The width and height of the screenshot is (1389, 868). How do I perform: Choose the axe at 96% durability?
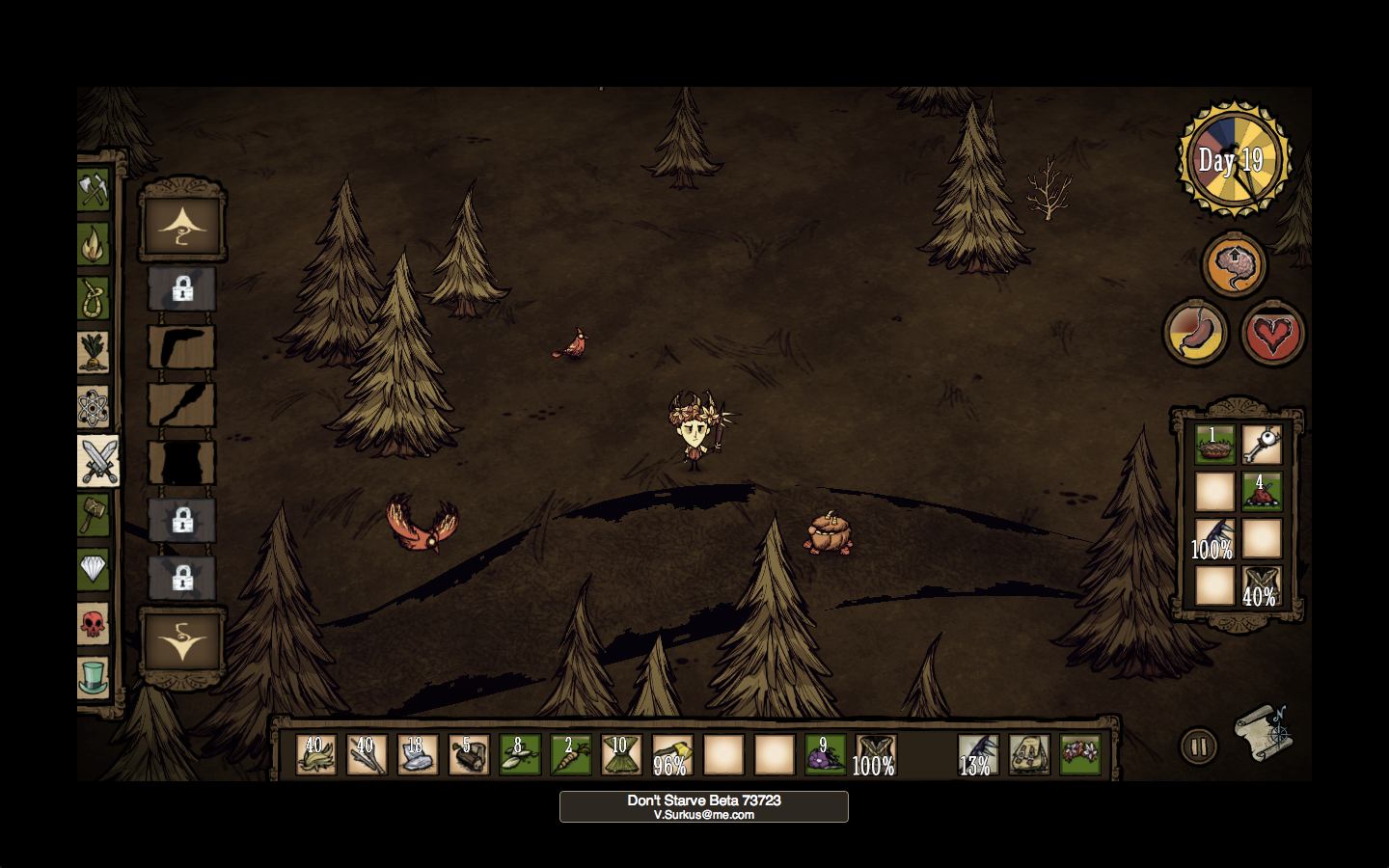point(671,754)
